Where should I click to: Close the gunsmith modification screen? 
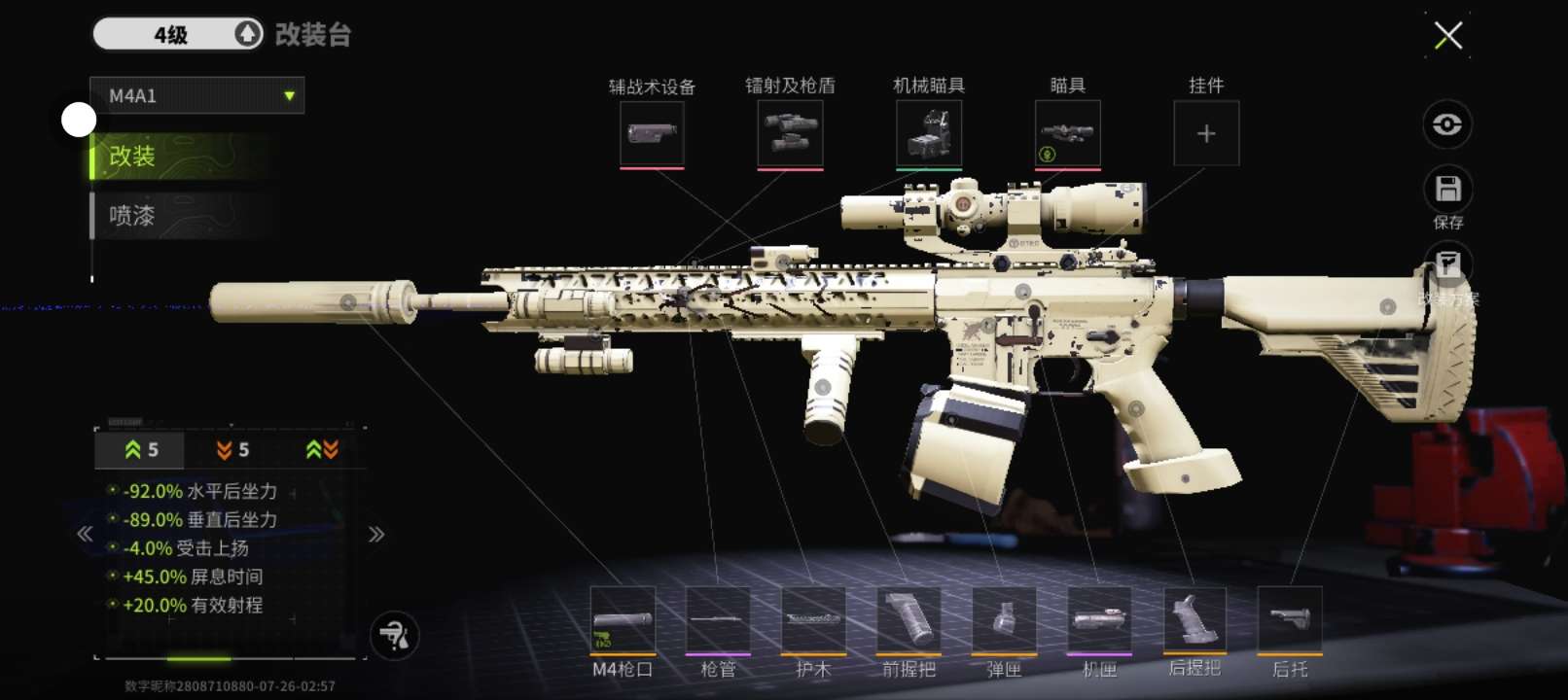click(1447, 36)
